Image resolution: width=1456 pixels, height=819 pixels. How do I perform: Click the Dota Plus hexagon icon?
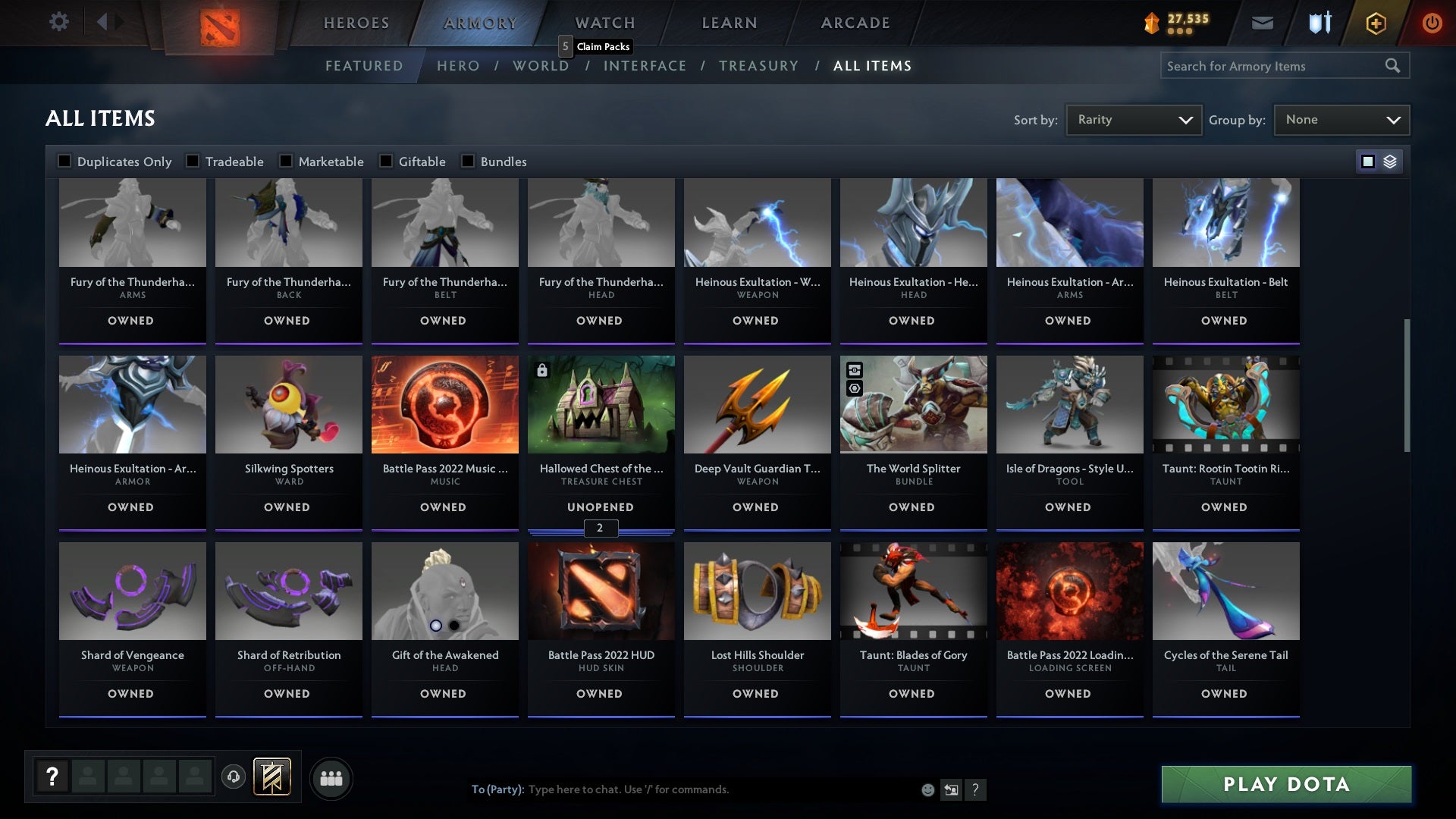[x=1375, y=22]
